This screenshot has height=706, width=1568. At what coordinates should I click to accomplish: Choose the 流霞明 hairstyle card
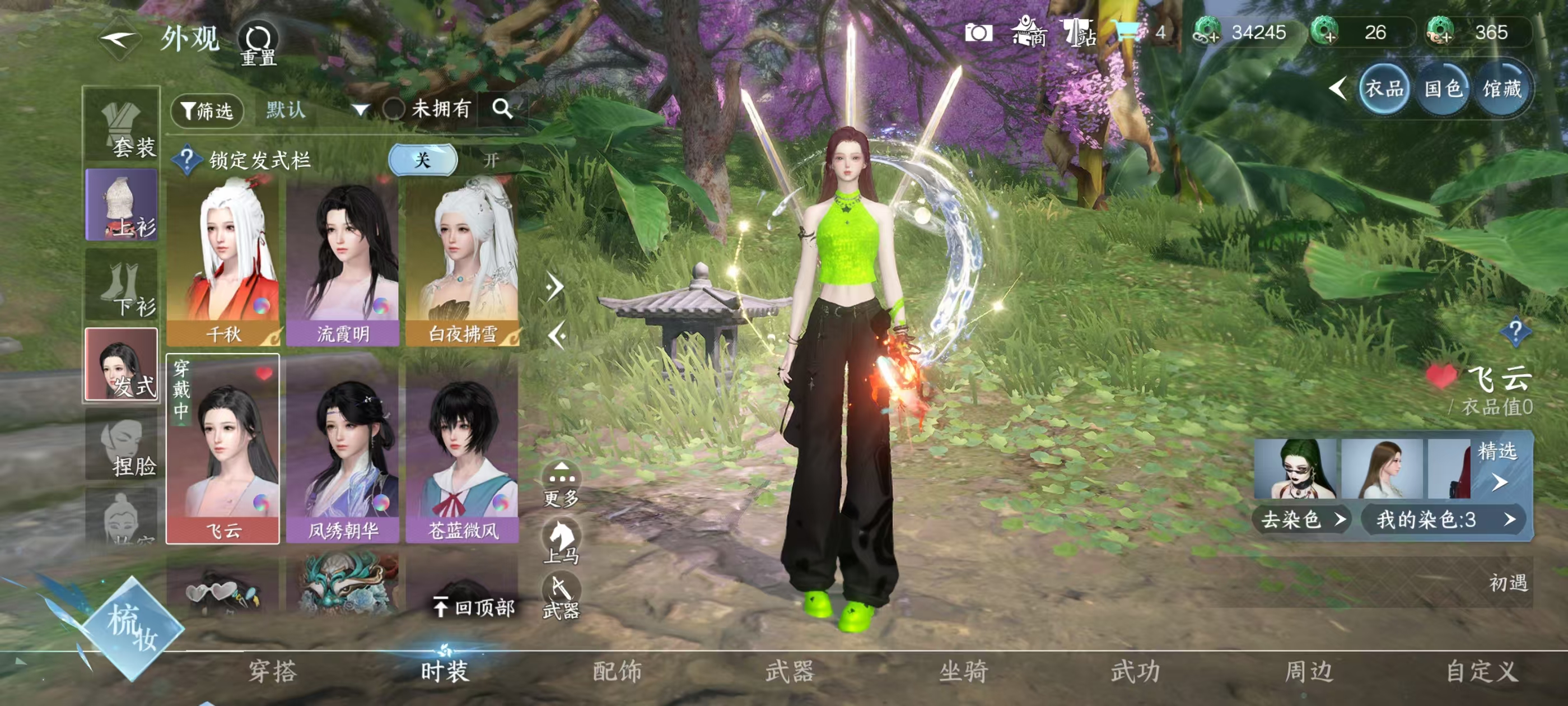343,262
